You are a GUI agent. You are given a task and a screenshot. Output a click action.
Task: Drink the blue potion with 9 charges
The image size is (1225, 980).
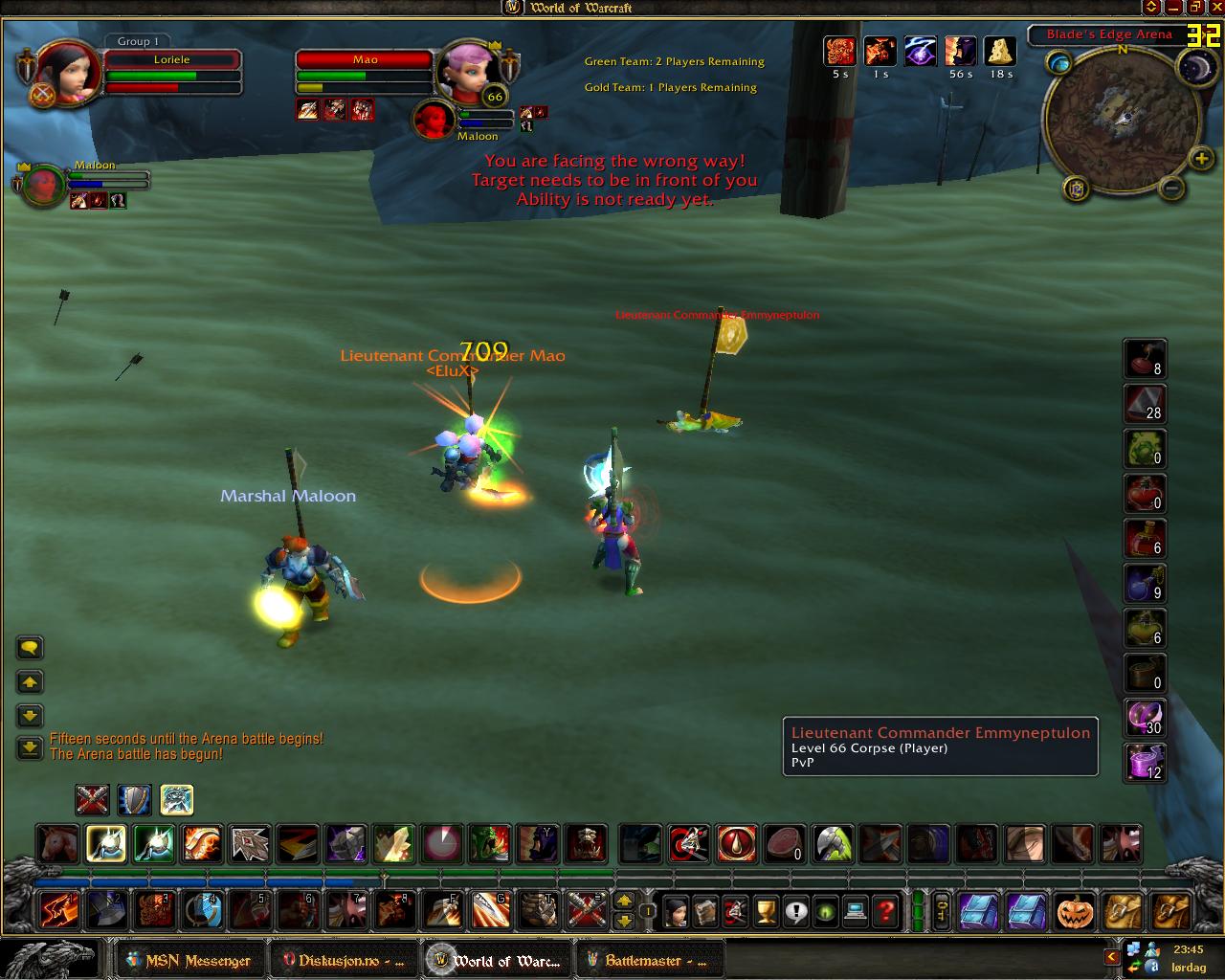[1144, 583]
